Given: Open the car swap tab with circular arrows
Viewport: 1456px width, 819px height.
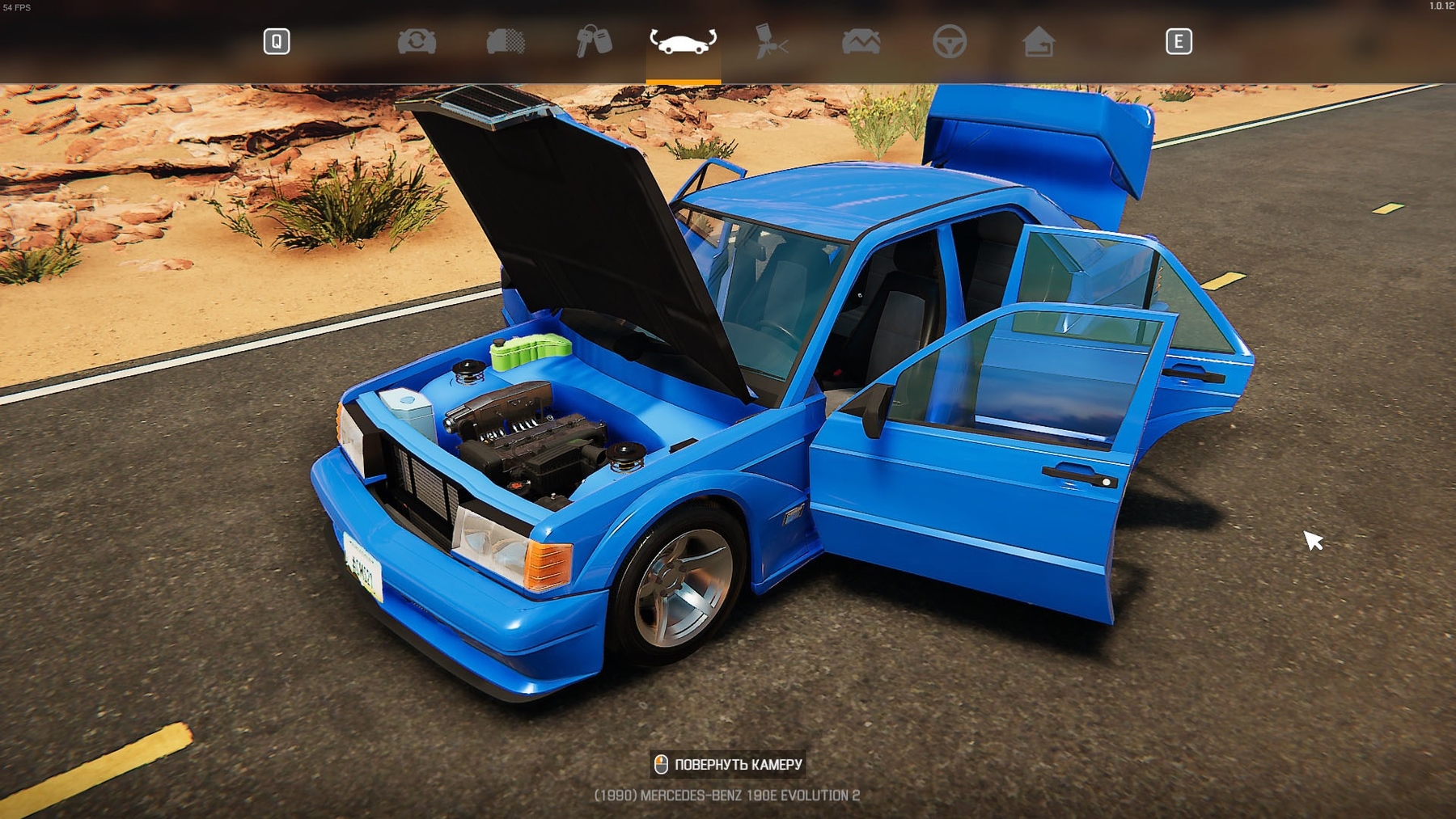Looking at the screenshot, I should (x=417, y=41).
